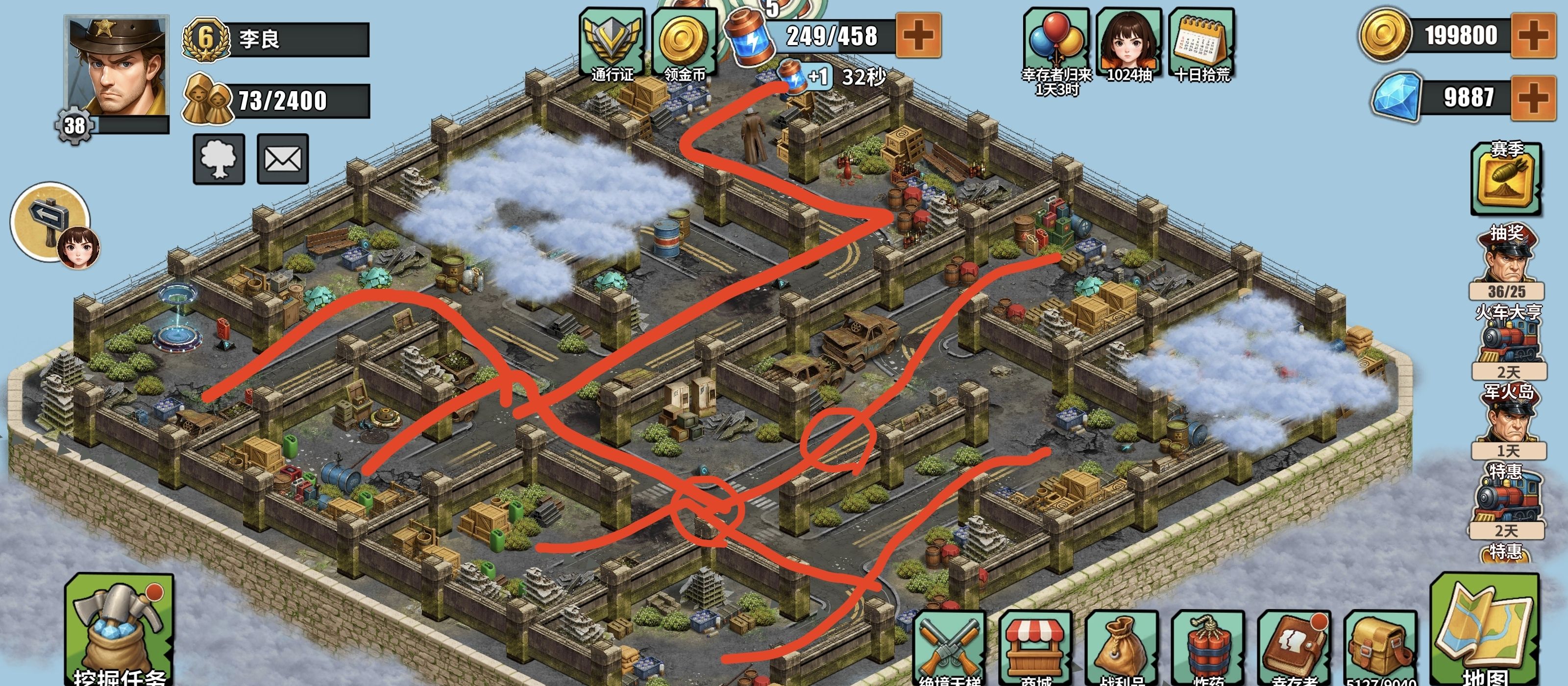Image resolution: width=1568 pixels, height=686 pixels.
Task: Tap the mushroom cloud icon button
Action: 219,159
